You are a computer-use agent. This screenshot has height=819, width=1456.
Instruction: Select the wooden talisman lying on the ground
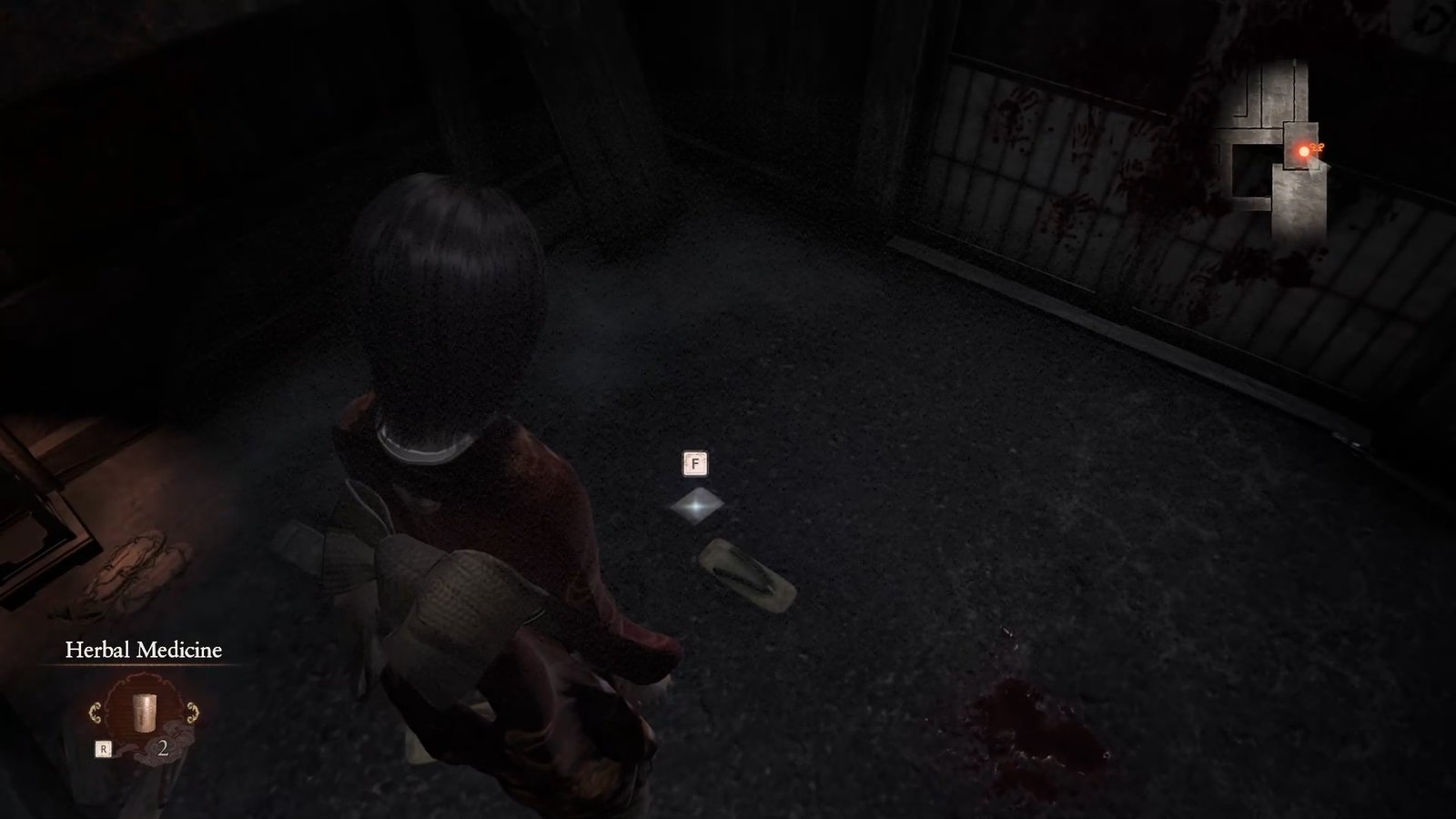click(x=744, y=571)
